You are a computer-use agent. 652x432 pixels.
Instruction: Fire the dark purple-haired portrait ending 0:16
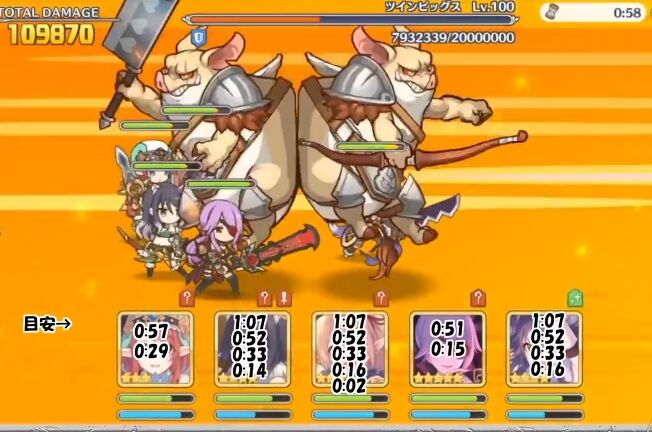pyautogui.click(x=544, y=349)
